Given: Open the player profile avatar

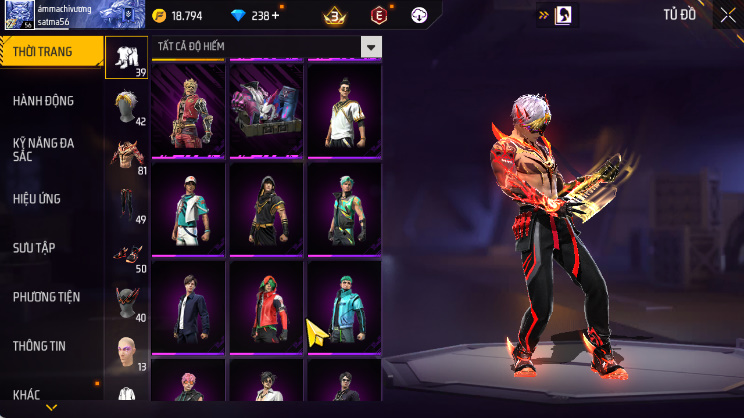Looking at the screenshot, I should (15, 15).
